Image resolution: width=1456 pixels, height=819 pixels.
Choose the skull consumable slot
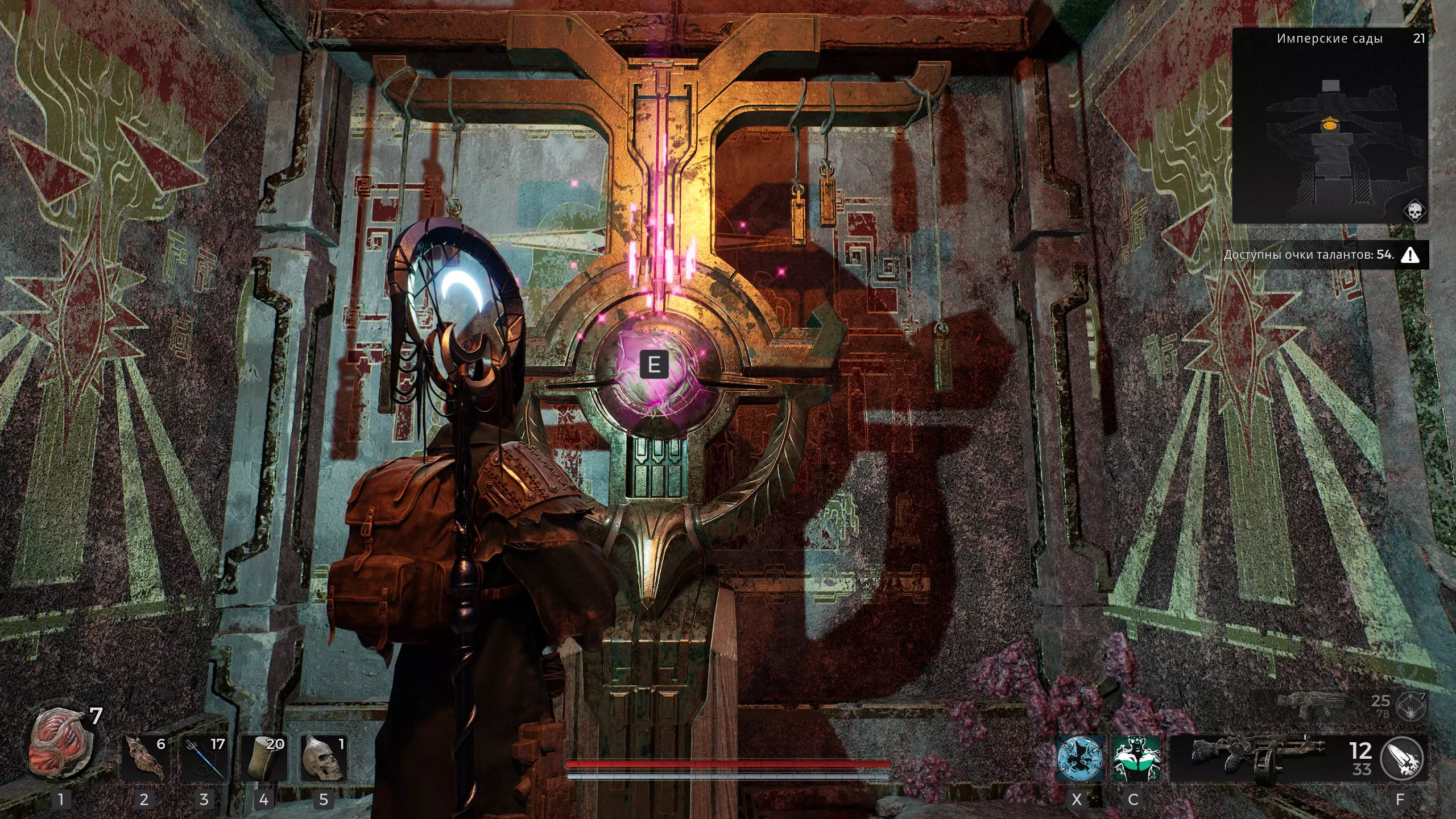324,759
